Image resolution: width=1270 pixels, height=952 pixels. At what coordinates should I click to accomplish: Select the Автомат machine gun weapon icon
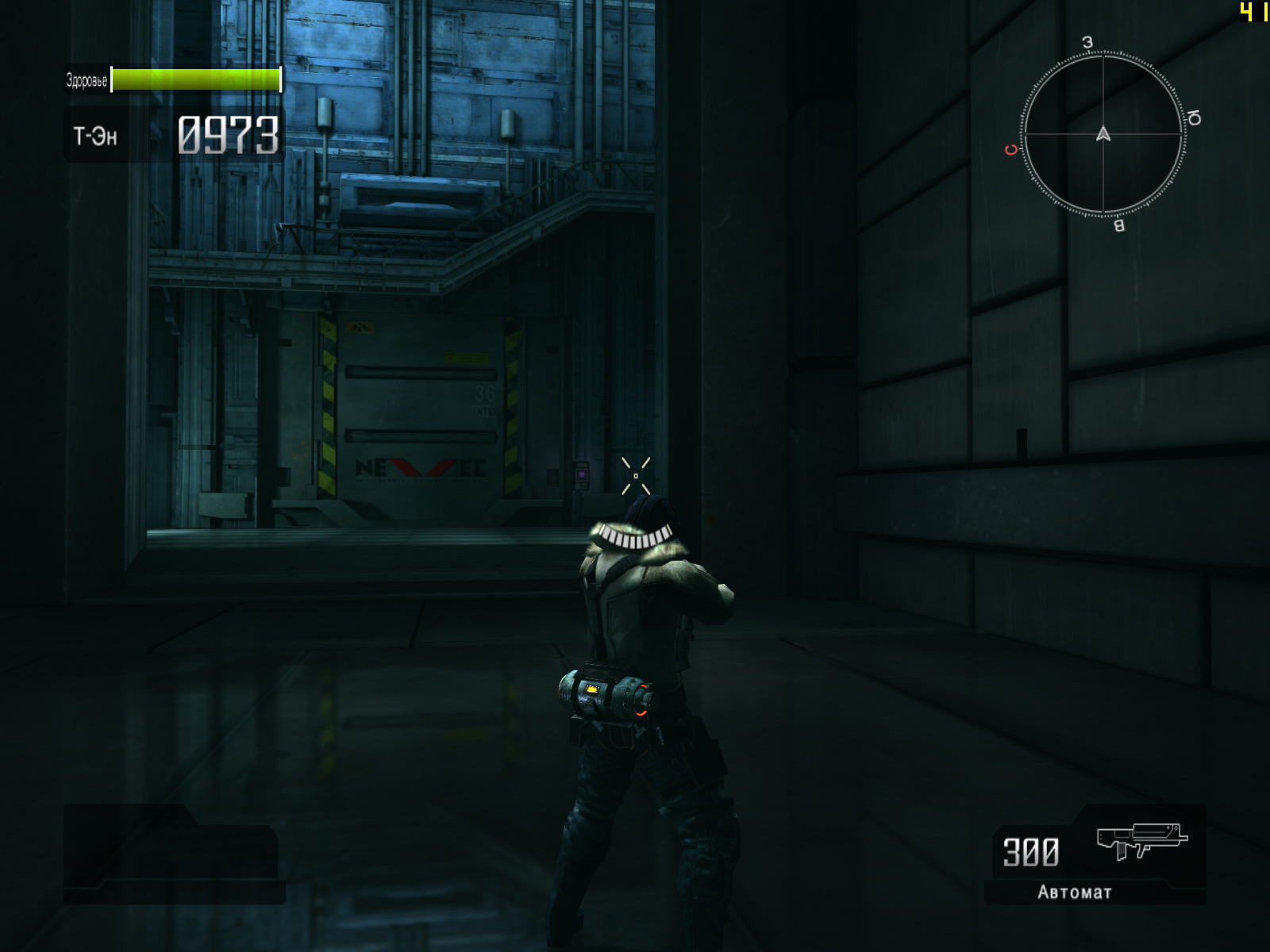(x=1141, y=841)
